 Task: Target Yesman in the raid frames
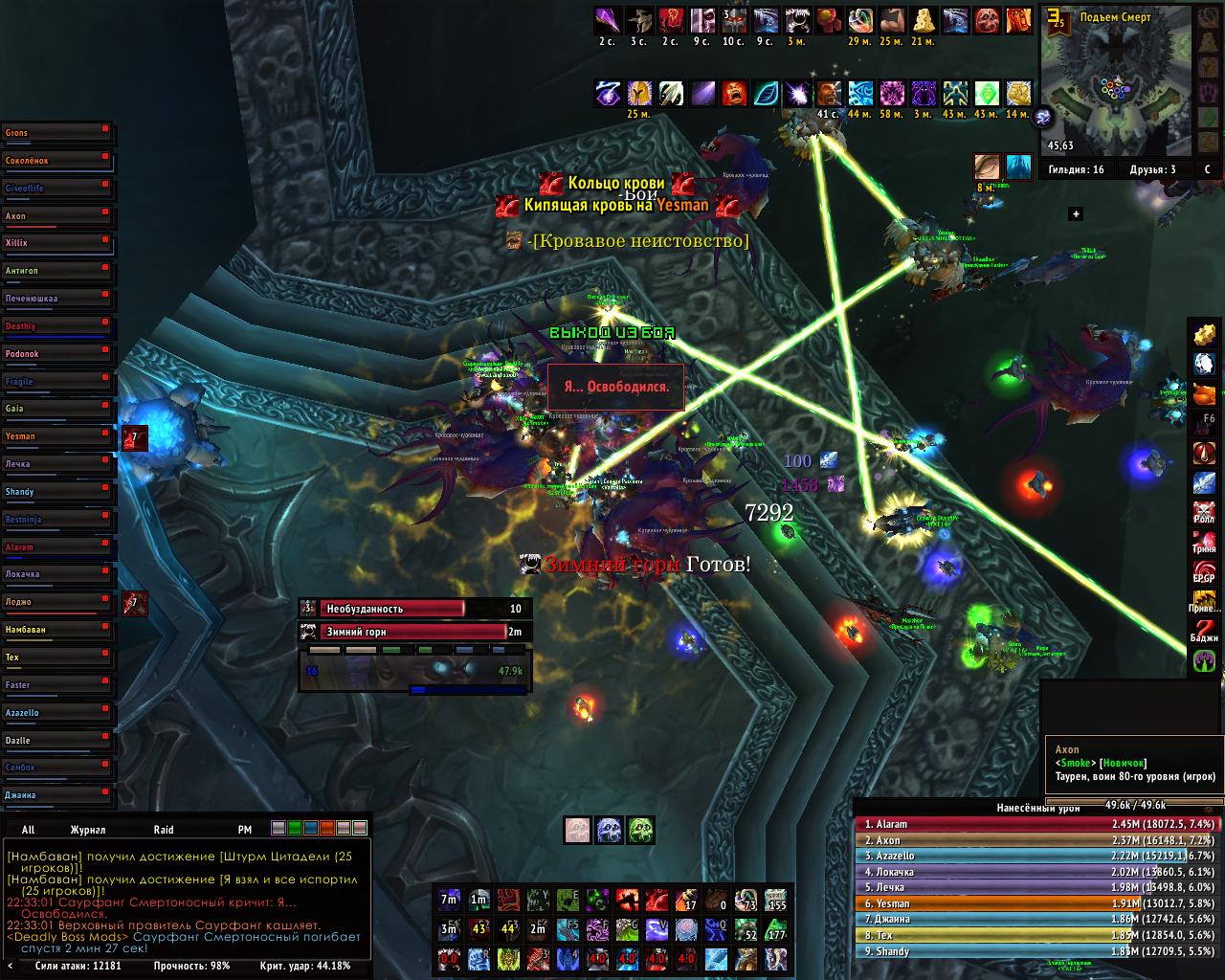57,436
